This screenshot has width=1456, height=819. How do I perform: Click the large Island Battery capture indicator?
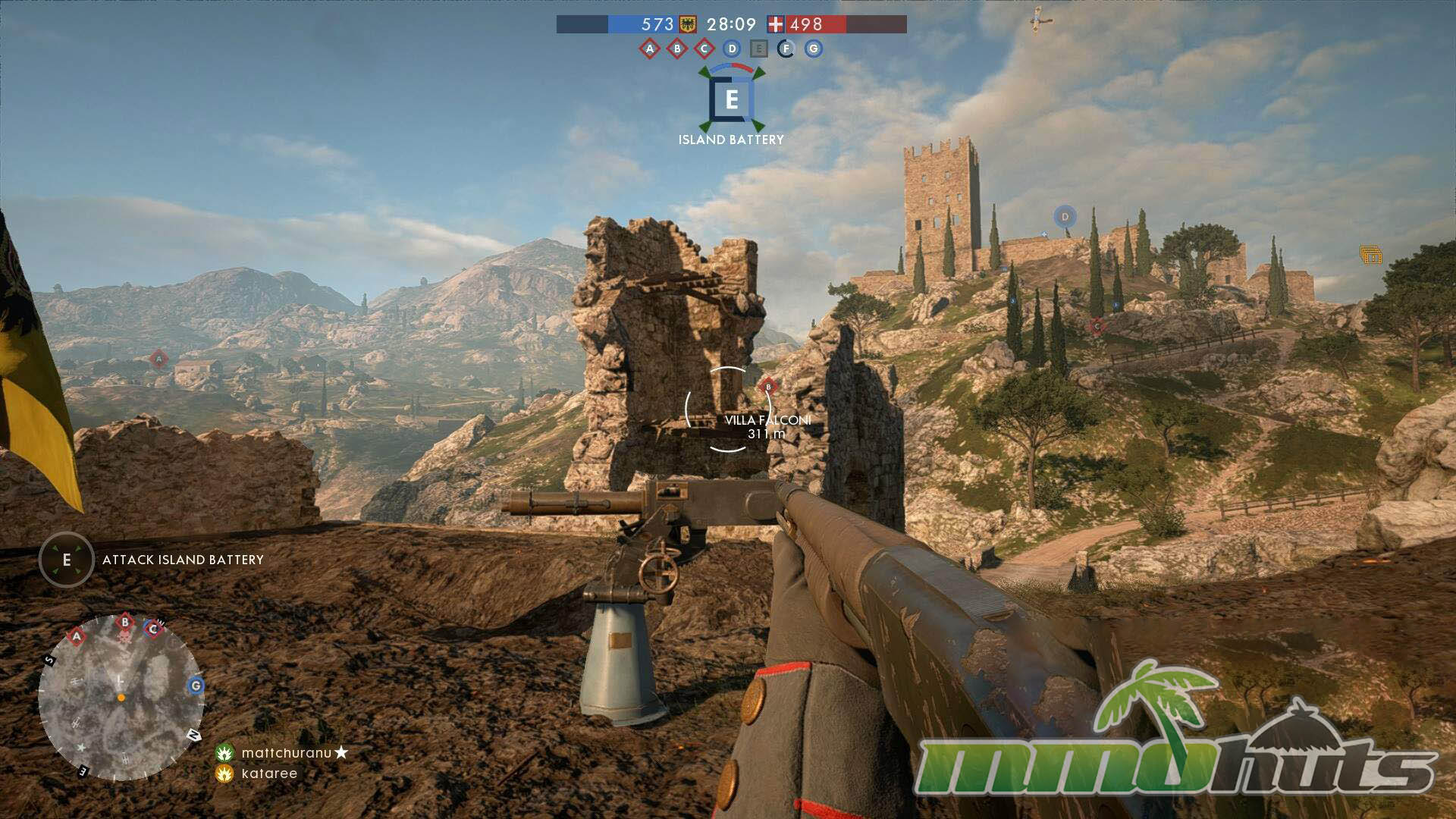point(732,99)
